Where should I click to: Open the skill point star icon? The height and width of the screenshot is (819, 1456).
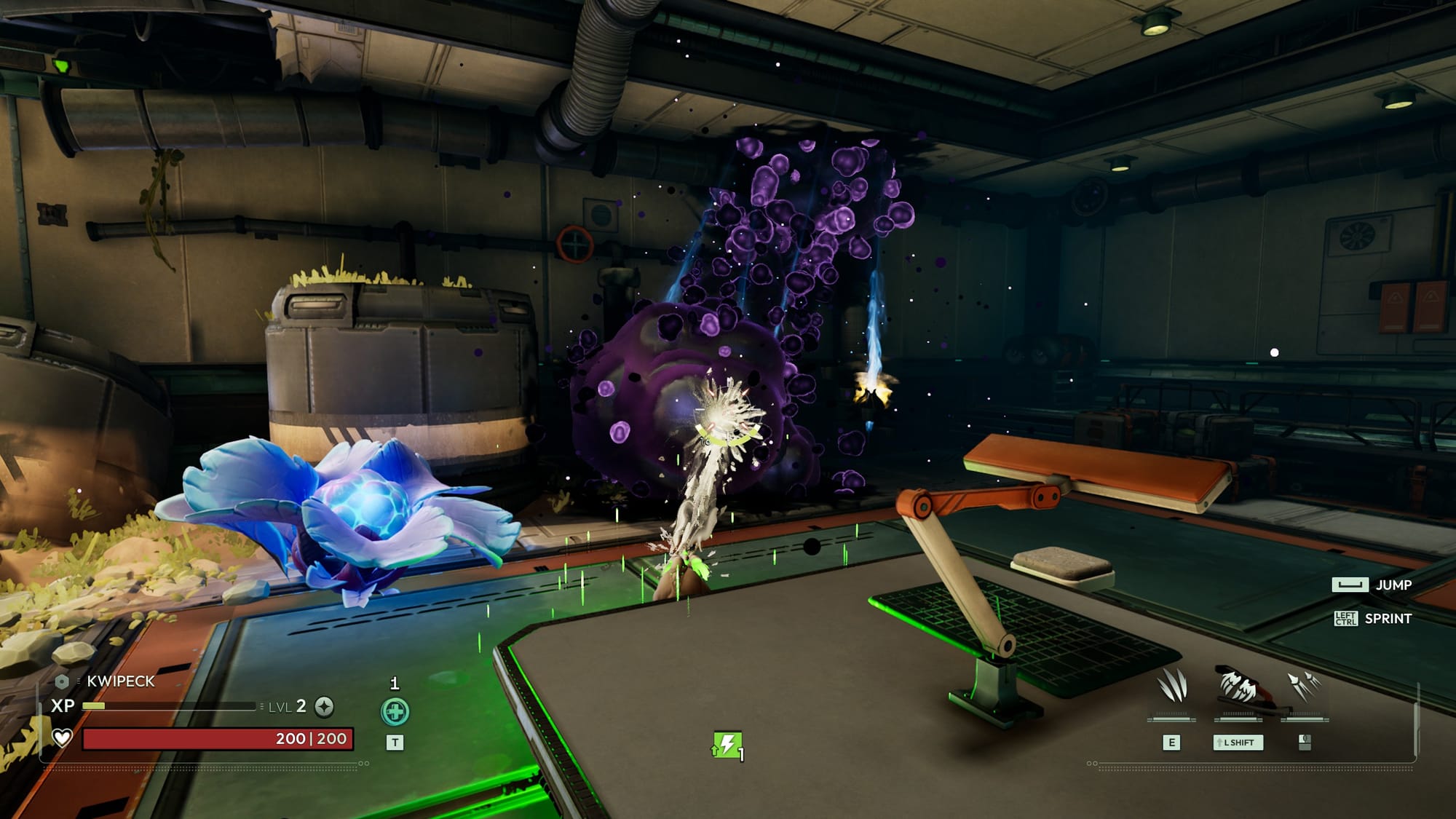point(325,706)
